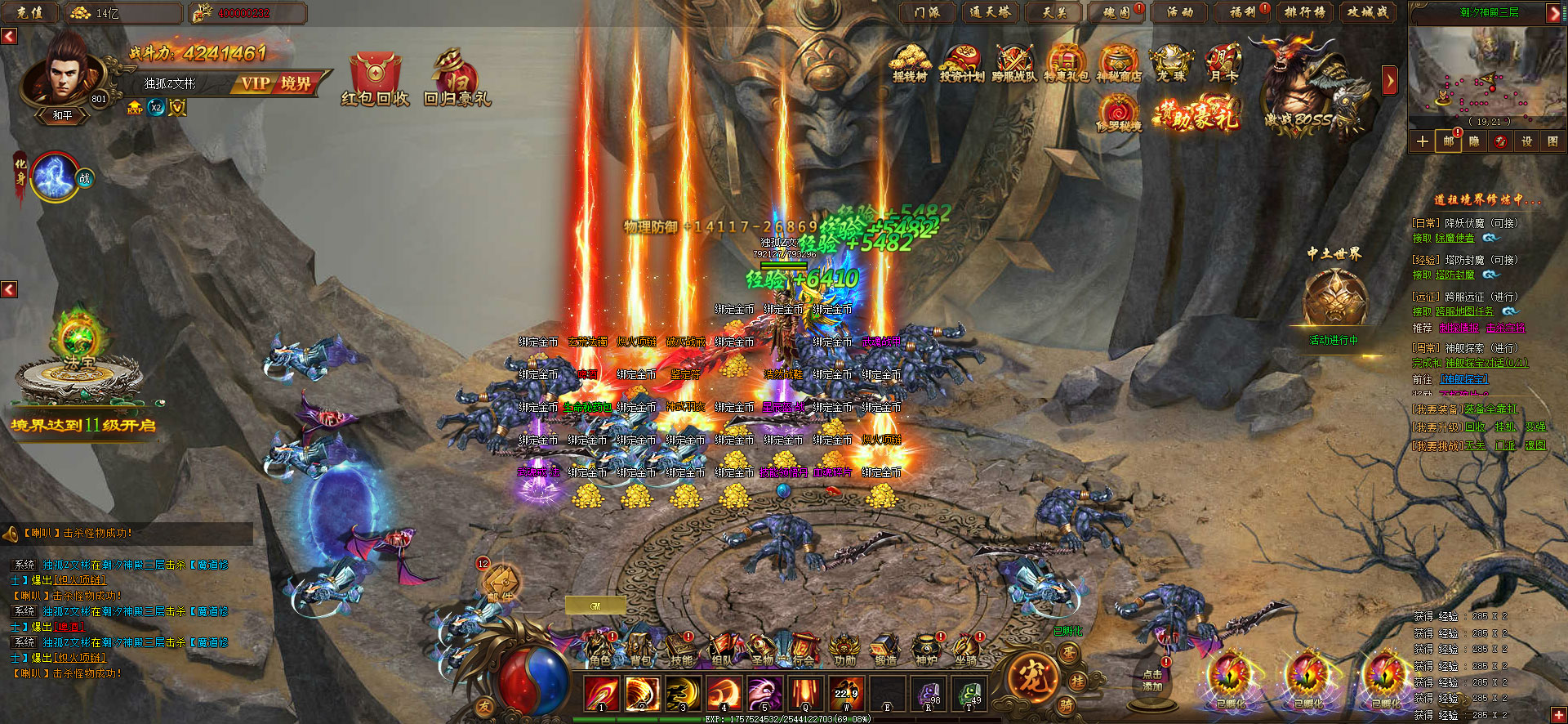Click the 设 settings button under the minimap

click(1526, 141)
